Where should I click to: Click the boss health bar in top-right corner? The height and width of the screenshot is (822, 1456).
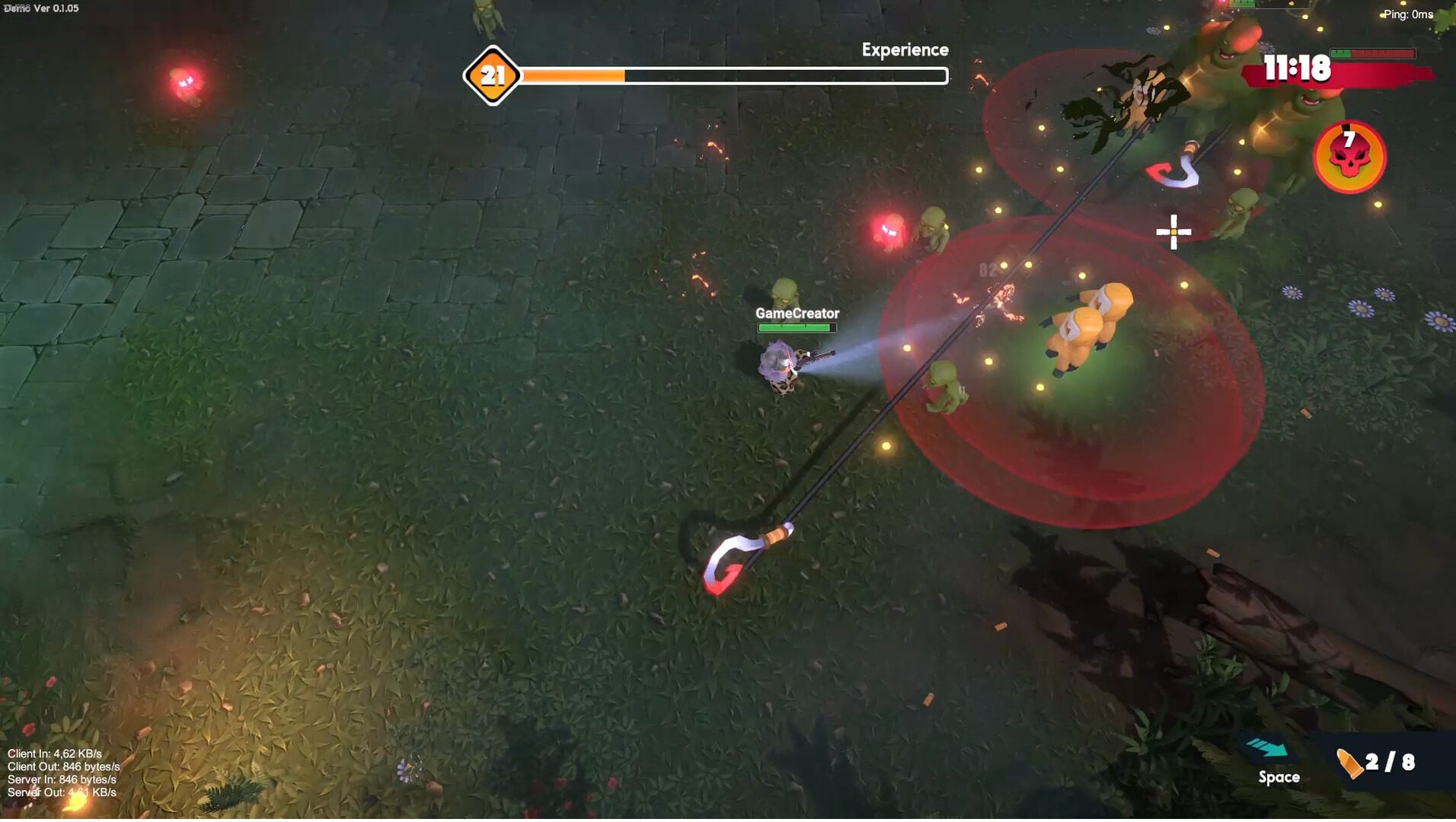click(1372, 54)
